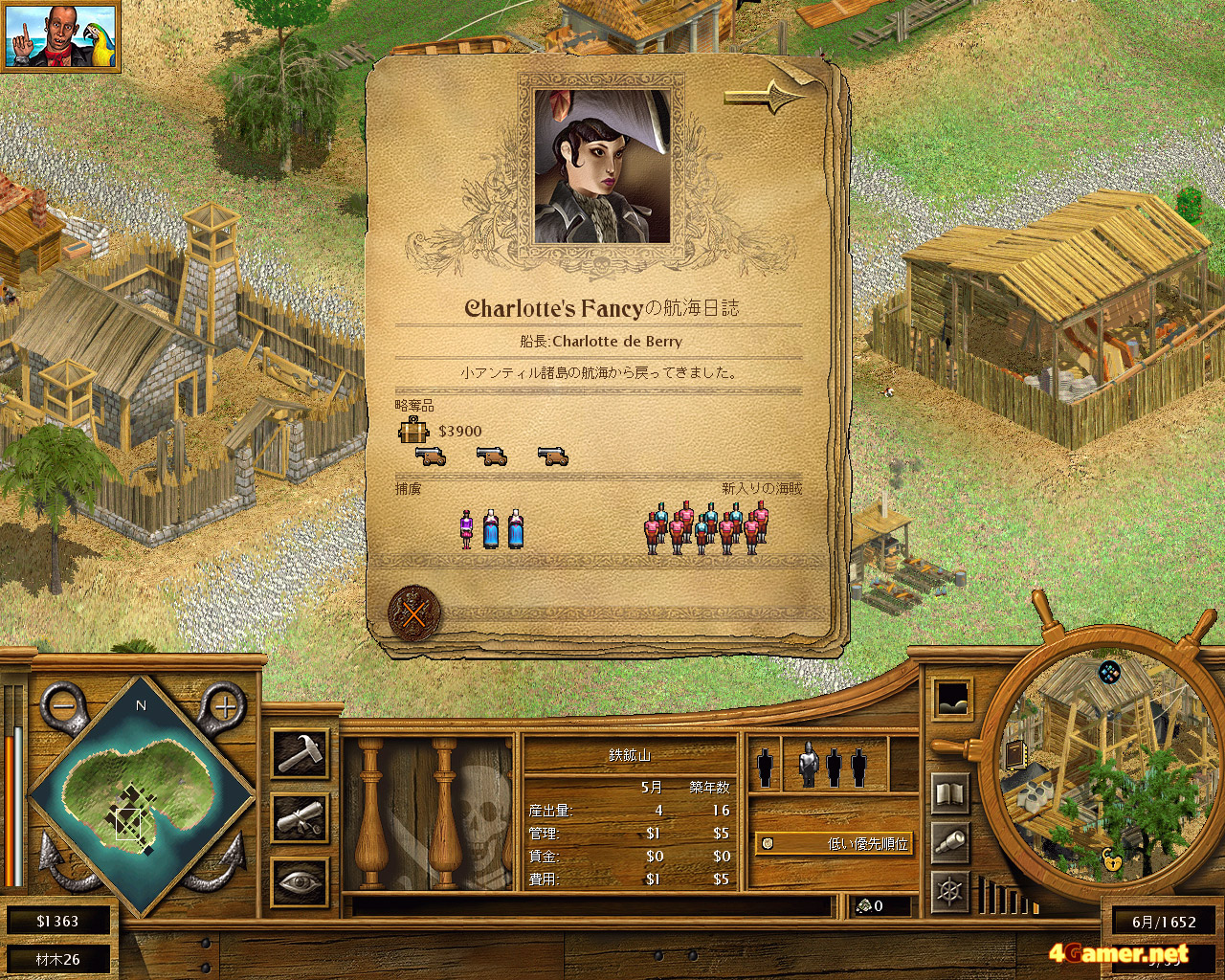Open the eye overlay view button
Viewport: 1225px width, 980px height.
pyautogui.click(x=301, y=881)
